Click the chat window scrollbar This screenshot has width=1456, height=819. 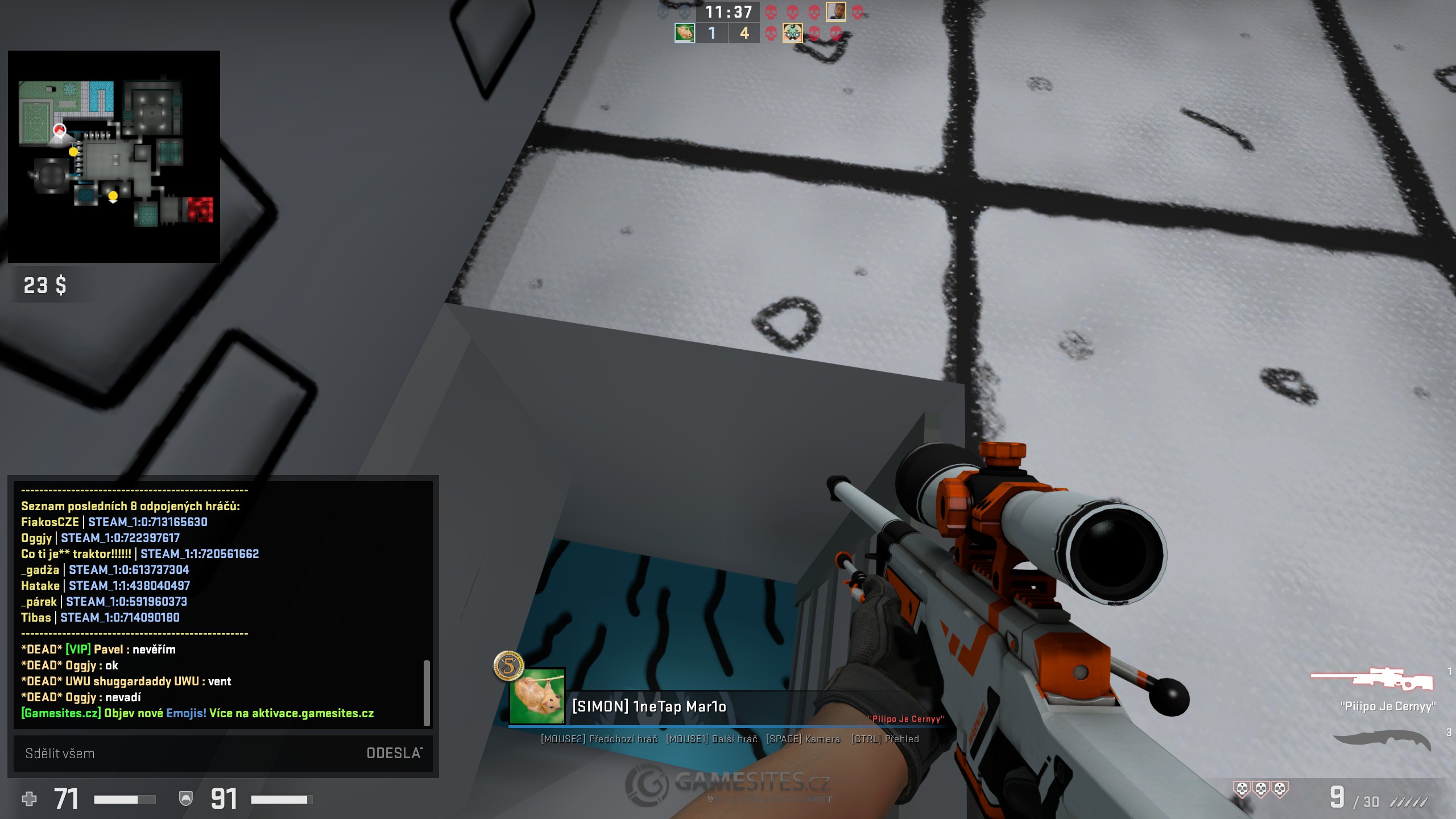coord(427,692)
